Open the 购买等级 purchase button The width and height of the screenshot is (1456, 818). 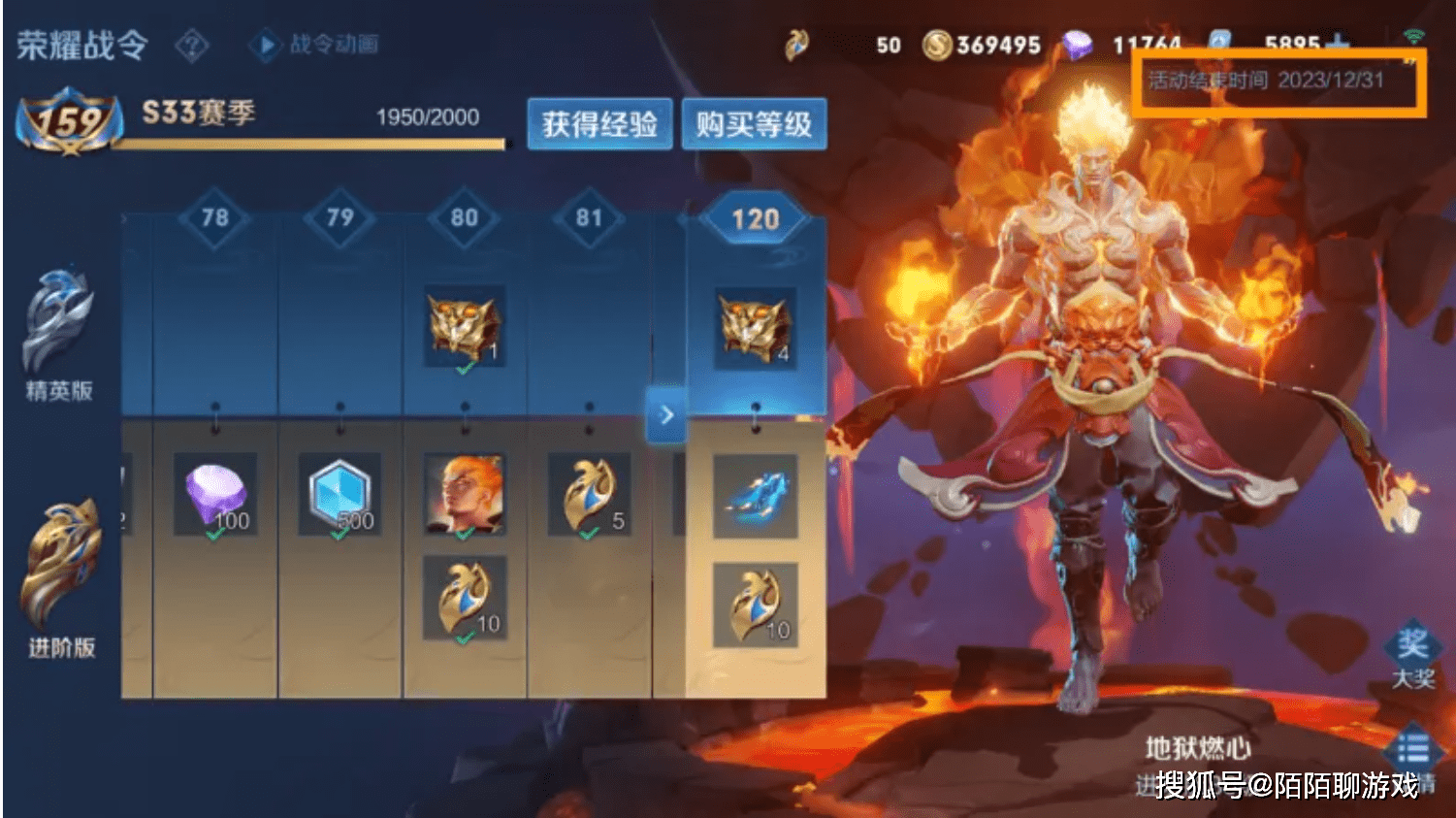[754, 124]
